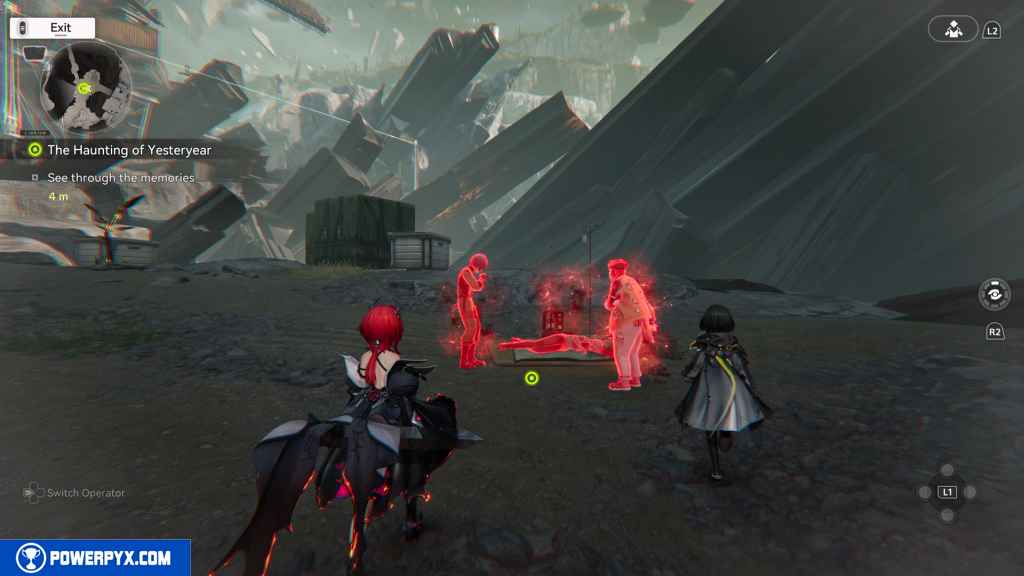1024x576 pixels.
Task: Open the operator team icon
Action: point(952,29)
